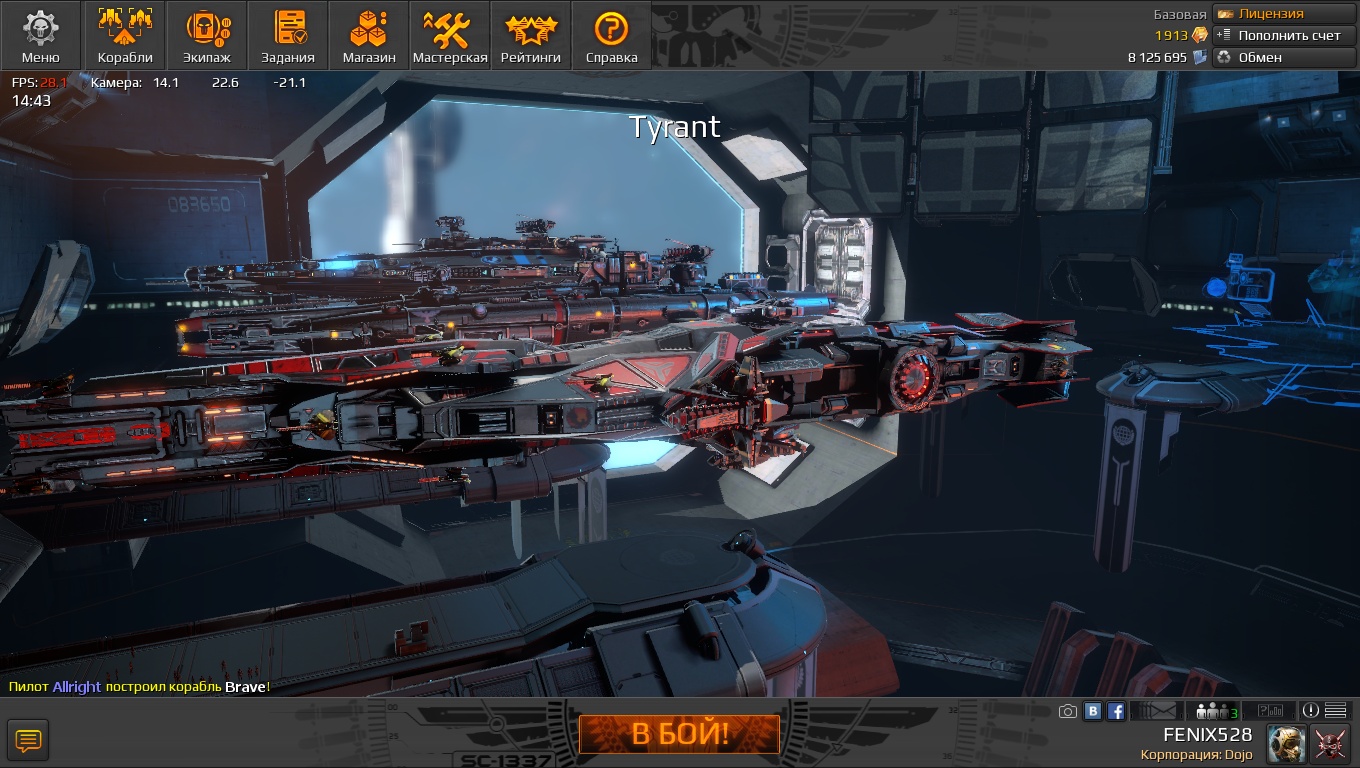Open the Dojo corporation emblem

1331,744
